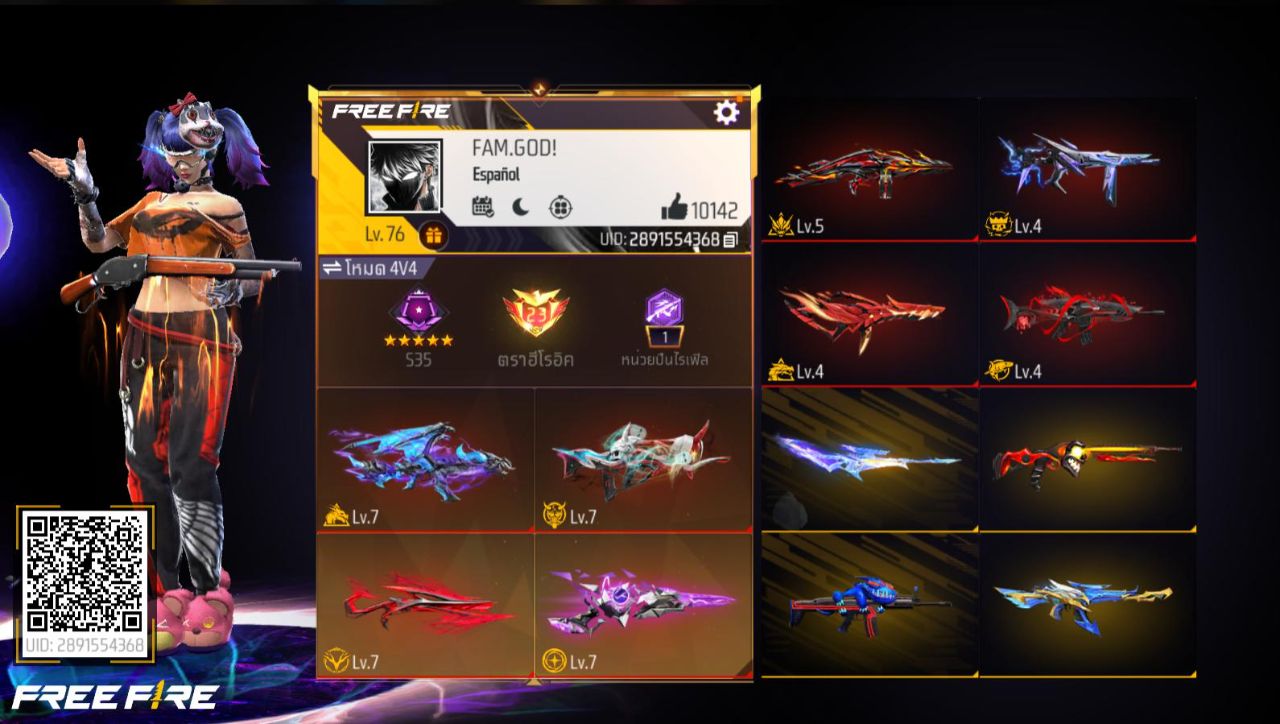Open the settings gear icon
Image resolution: width=1280 pixels, height=724 pixels.
[x=726, y=113]
